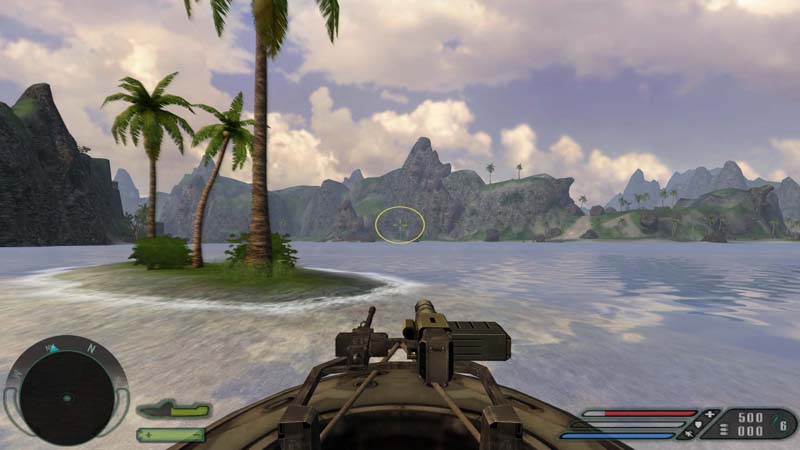Select the boat vehicle status icon
The width and height of the screenshot is (800, 450).
click(x=173, y=409)
